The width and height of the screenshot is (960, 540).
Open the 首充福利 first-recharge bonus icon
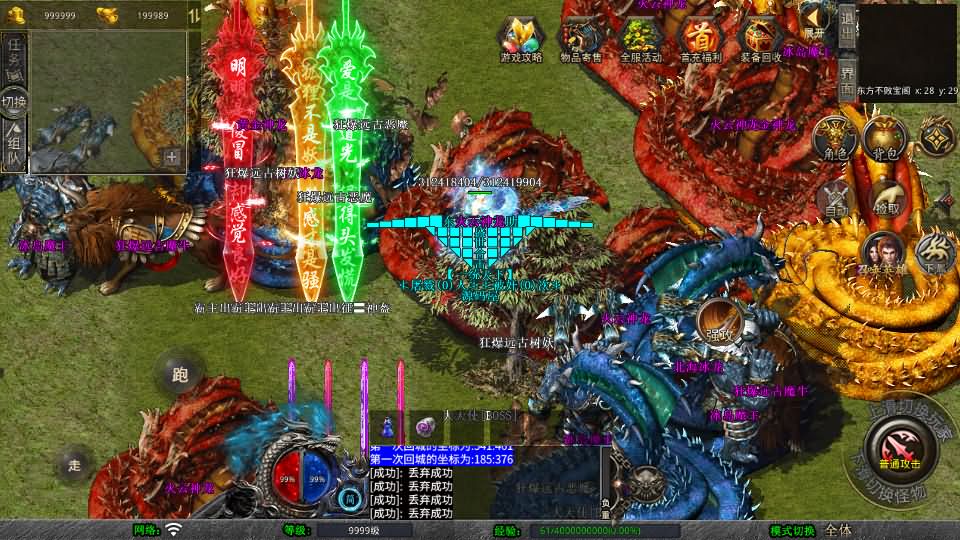701,39
